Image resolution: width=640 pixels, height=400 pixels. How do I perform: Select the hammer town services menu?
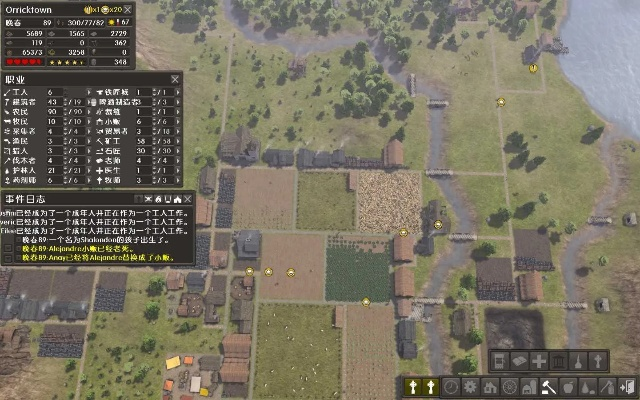(548, 386)
